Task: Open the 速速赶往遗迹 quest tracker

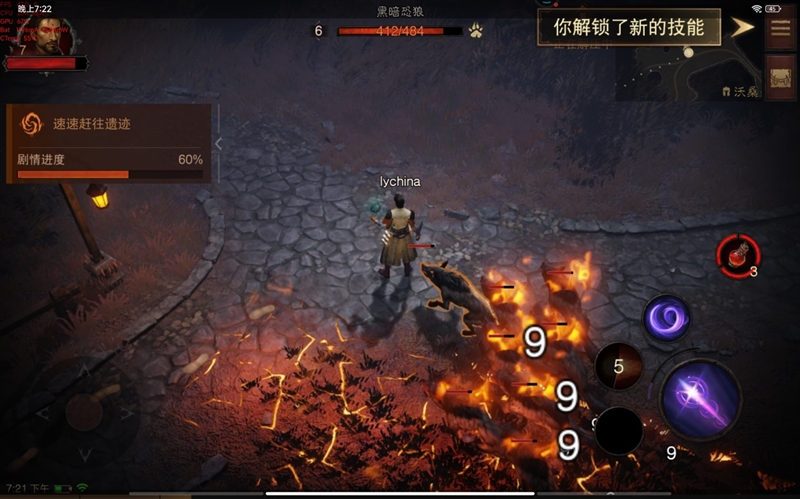Action: pos(110,124)
